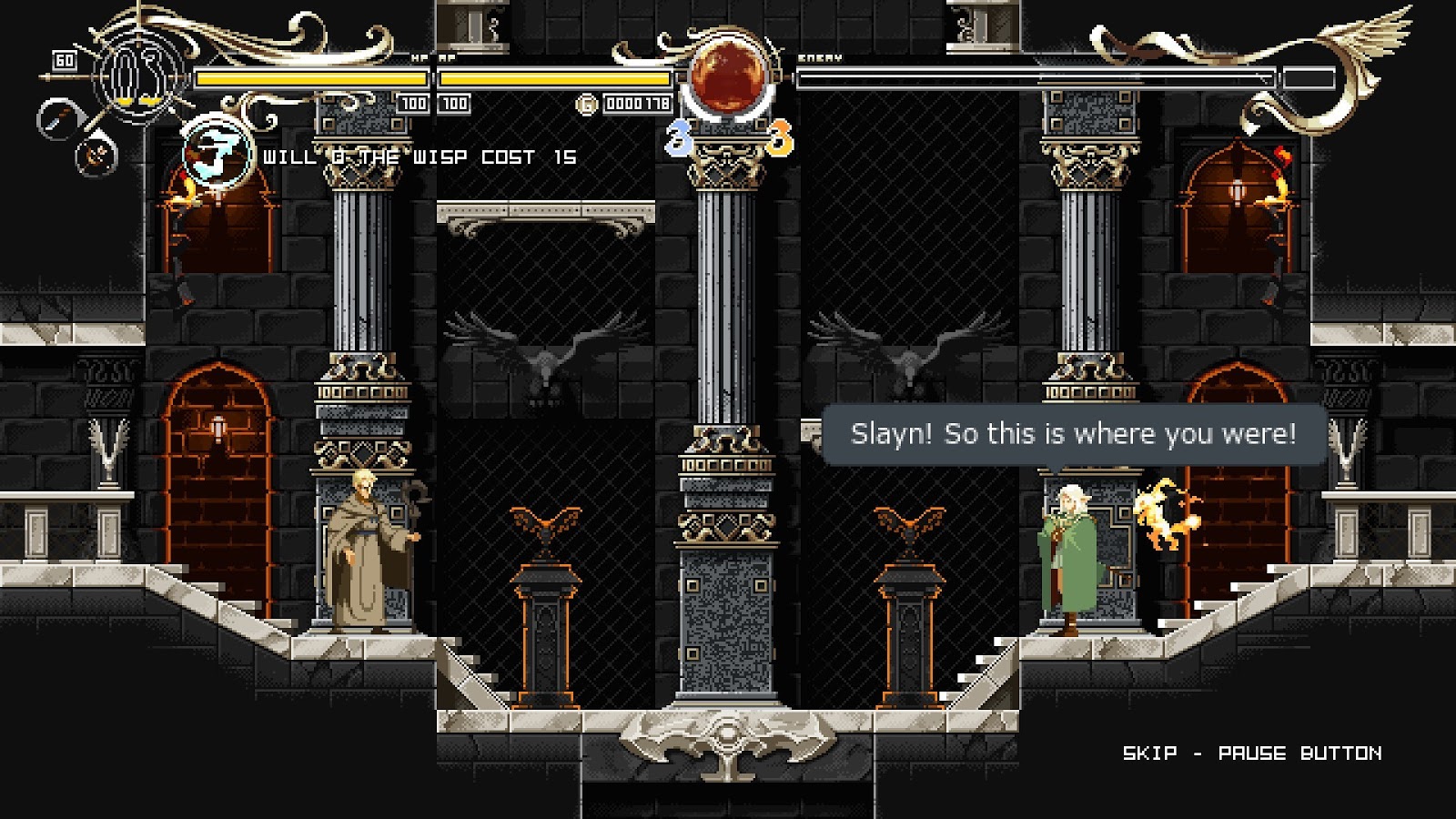Viewport: 1456px width, 819px height.
Task: Select the feather emblem icon below the clock
Action: pyautogui.click(x=94, y=157)
